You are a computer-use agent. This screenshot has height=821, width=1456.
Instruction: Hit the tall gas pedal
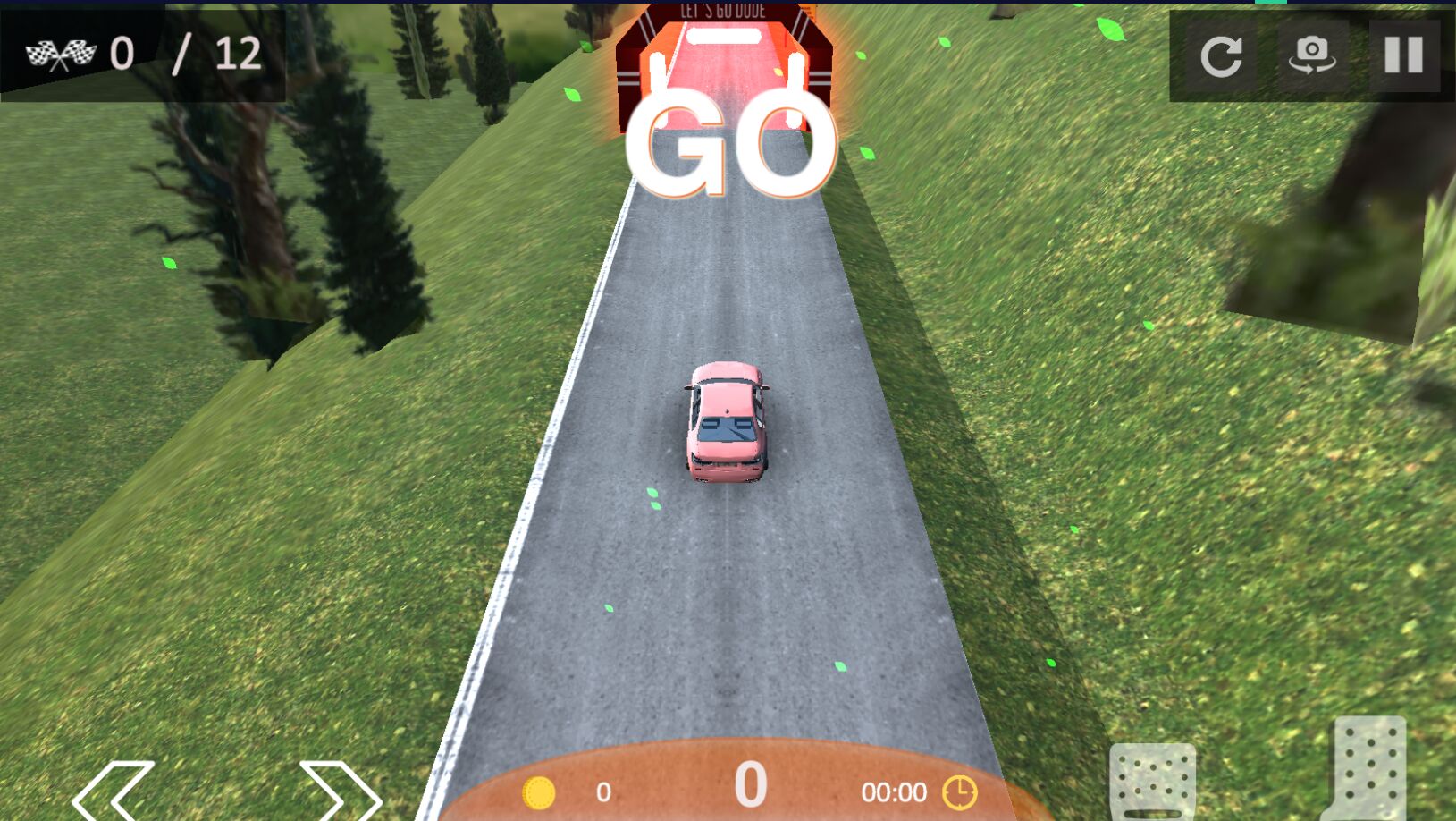pyautogui.click(x=1369, y=769)
